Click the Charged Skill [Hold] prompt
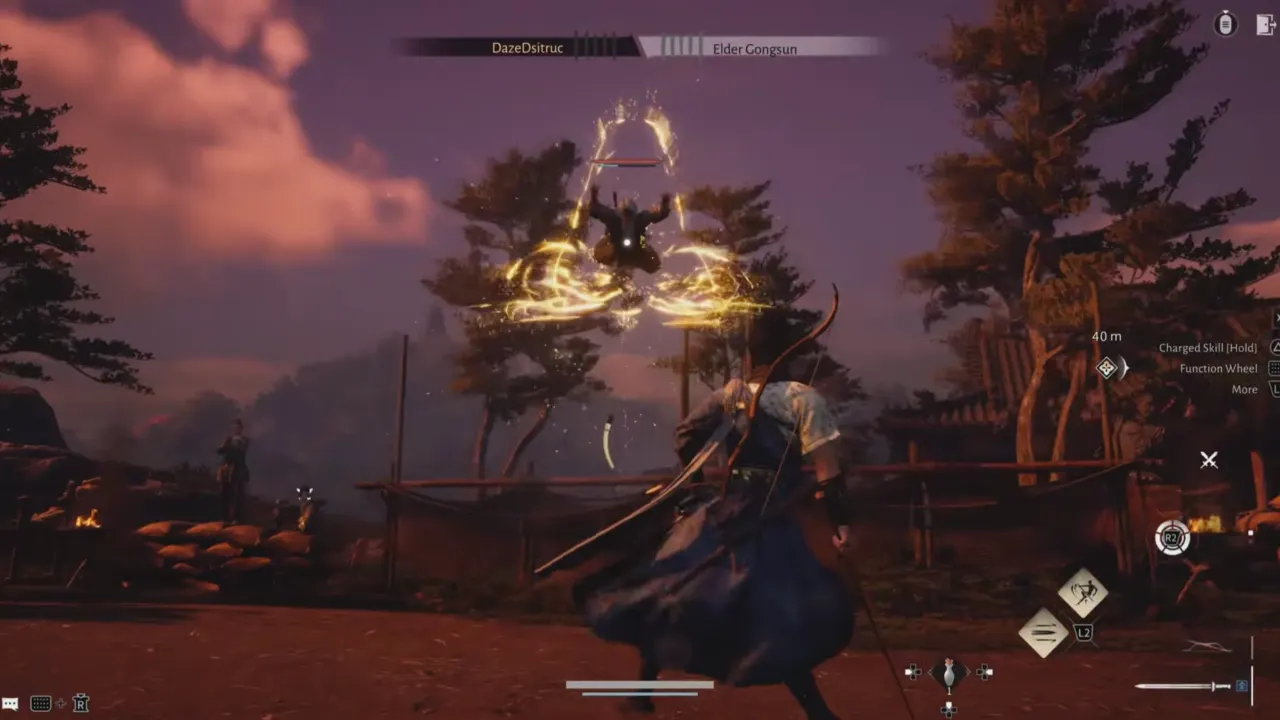The height and width of the screenshot is (720, 1280). pos(1207,347)
